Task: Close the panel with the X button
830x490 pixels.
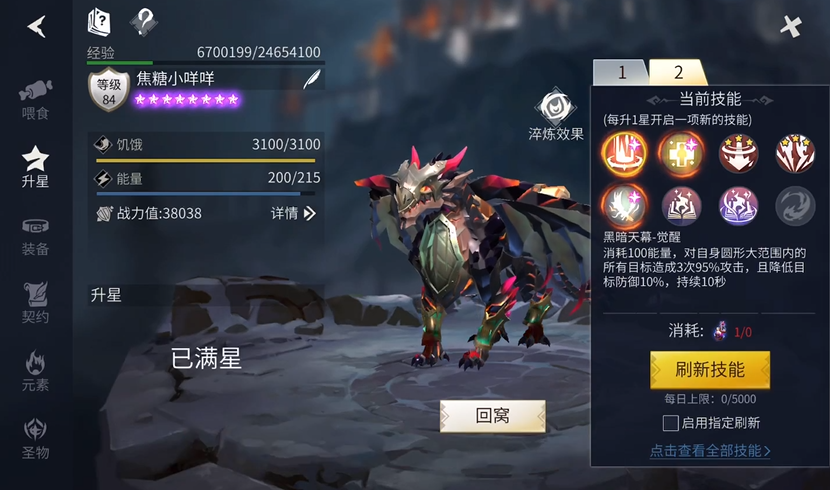Action: point(791,26)
